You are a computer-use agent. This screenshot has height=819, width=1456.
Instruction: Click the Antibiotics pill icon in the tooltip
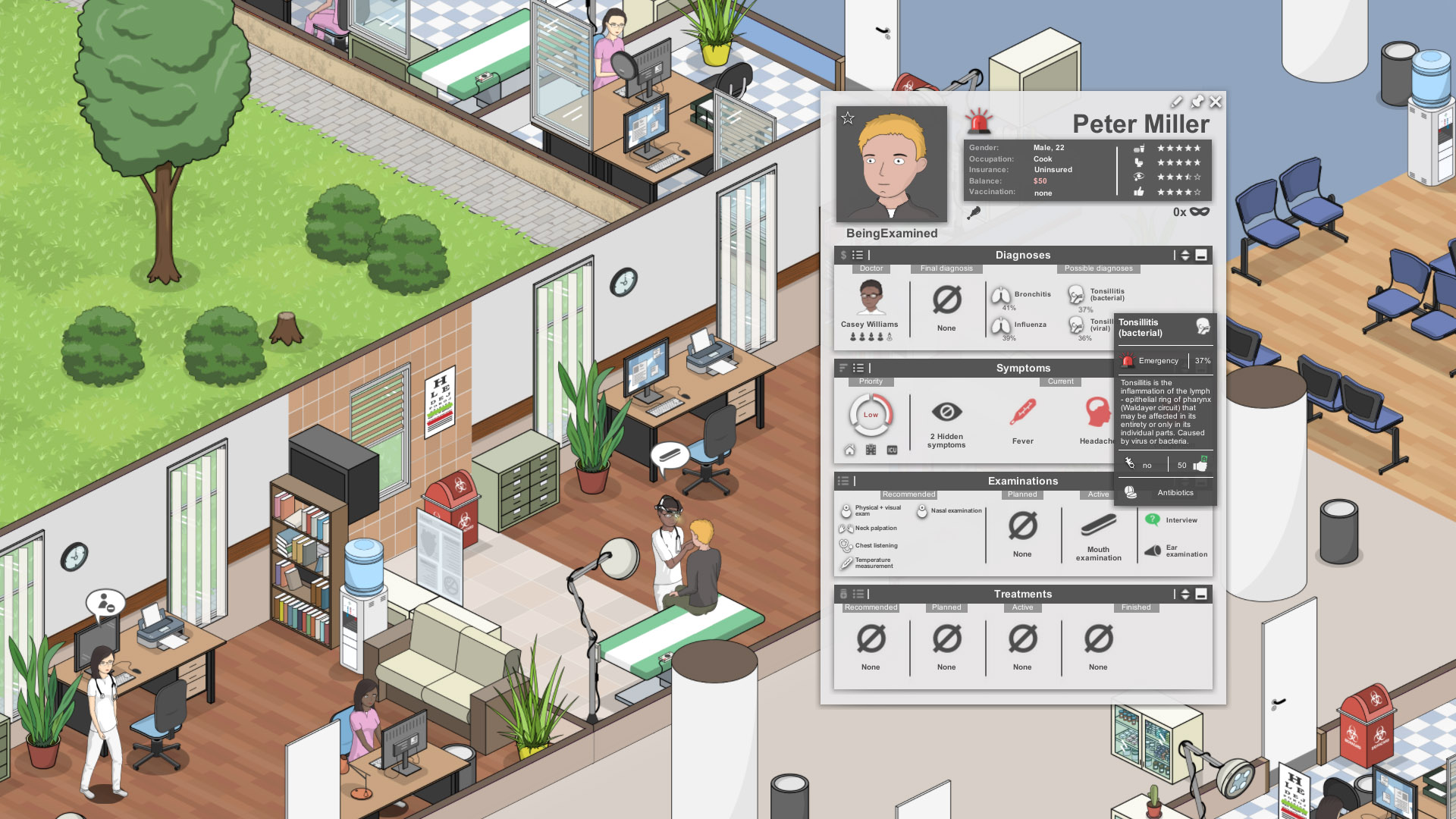pyautogui.click(x=1131, y=492)
